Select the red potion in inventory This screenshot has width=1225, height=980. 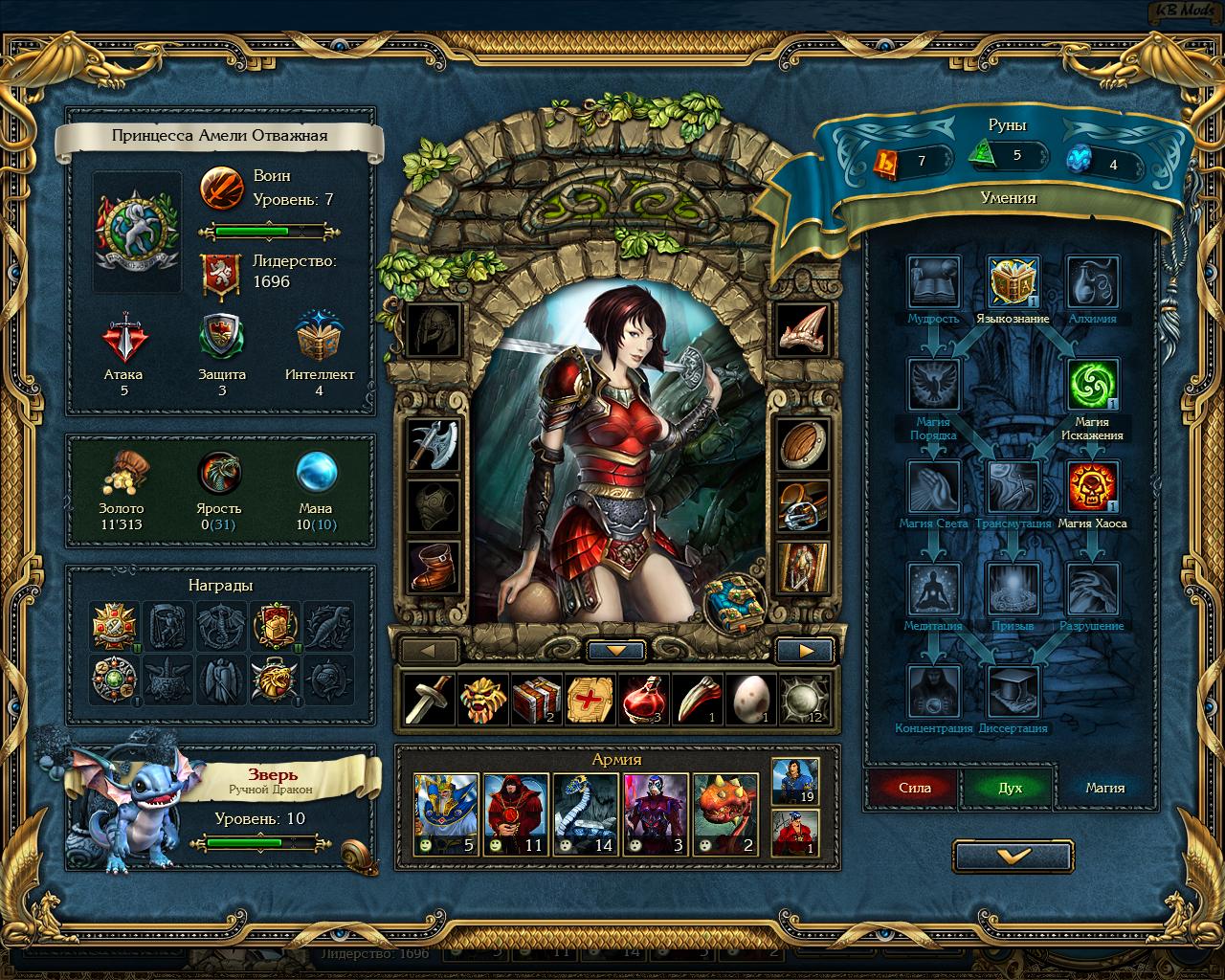(x=642, y=700)
